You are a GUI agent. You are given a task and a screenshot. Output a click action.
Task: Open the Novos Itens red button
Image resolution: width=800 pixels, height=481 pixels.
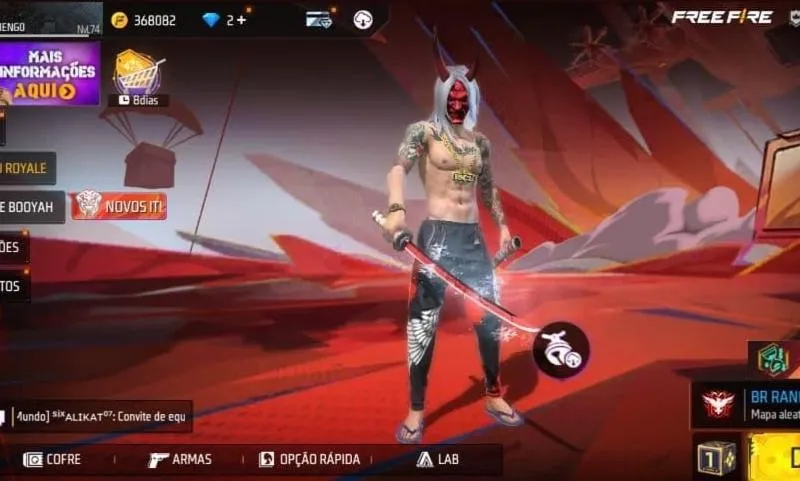coord(118,205)
